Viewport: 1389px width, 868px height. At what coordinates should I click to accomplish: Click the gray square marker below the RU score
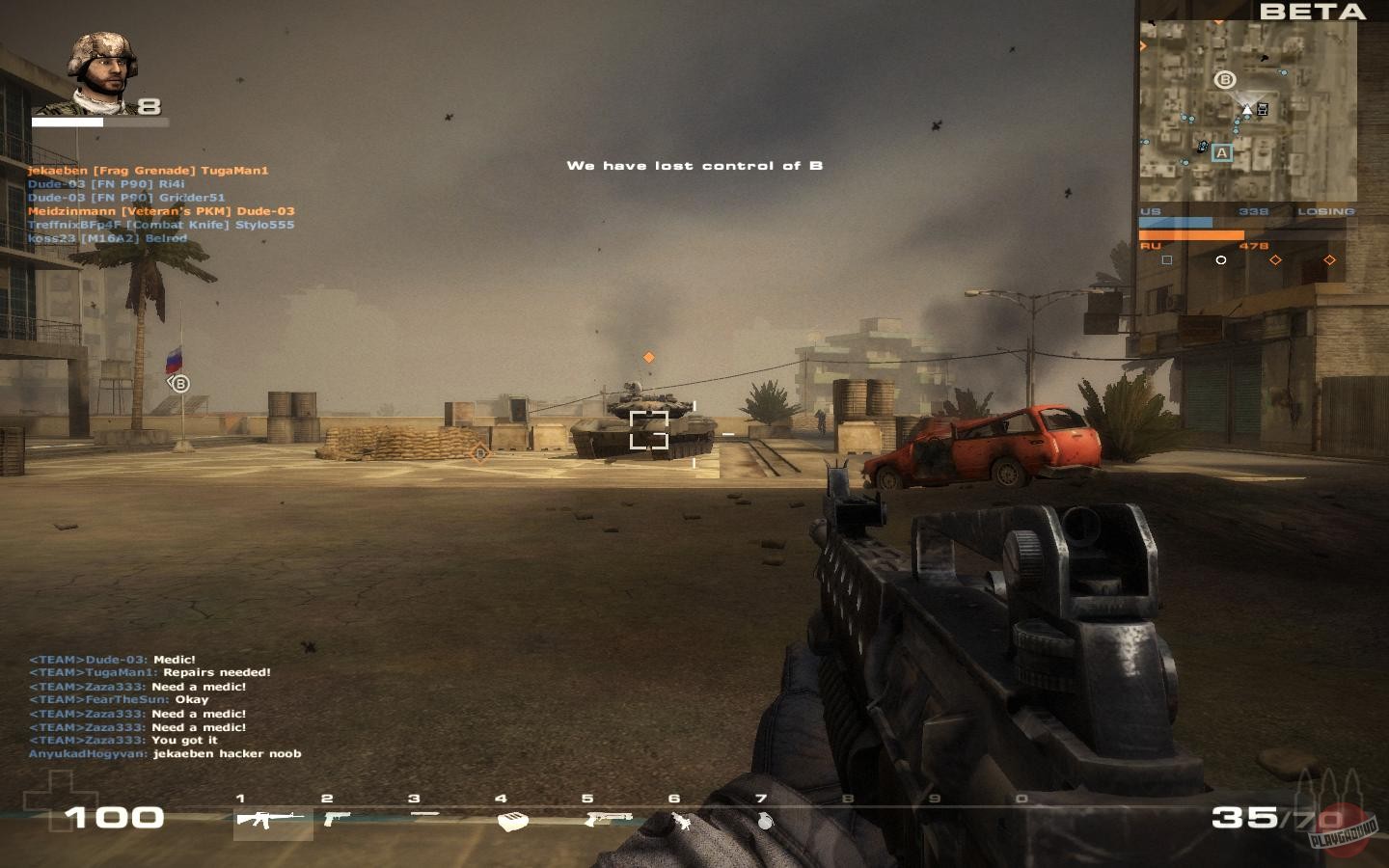point(1167,260)
